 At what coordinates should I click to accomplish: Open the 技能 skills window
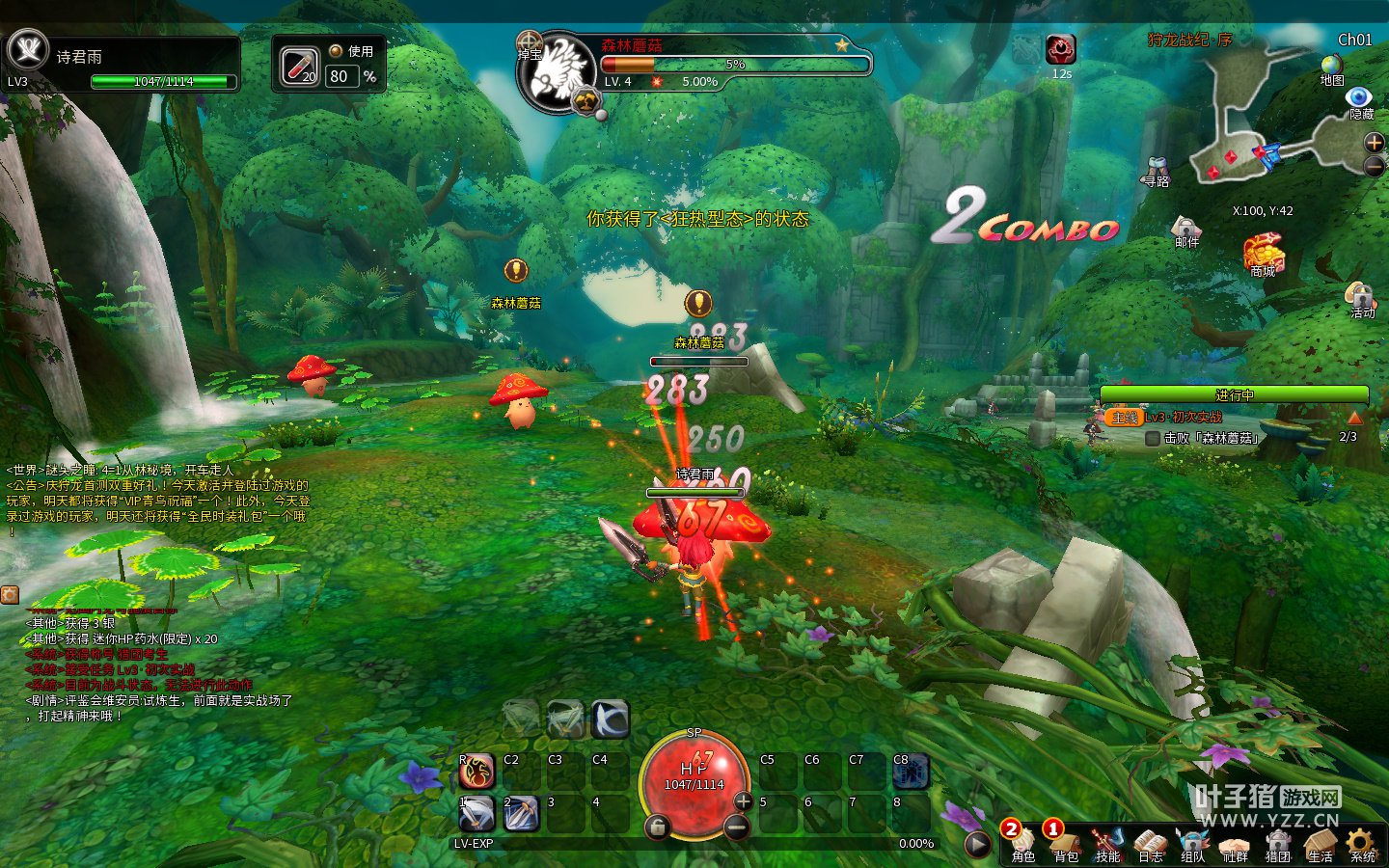(x=1107, y=842)
